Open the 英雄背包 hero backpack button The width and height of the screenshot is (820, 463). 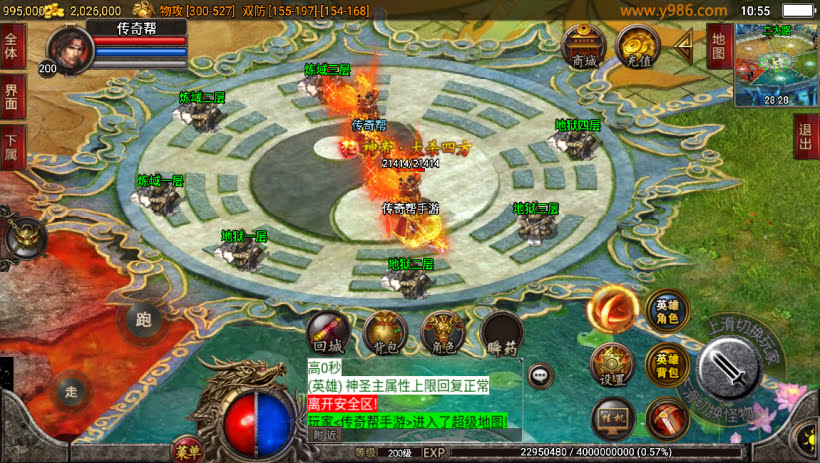click(x=667, y=365)
